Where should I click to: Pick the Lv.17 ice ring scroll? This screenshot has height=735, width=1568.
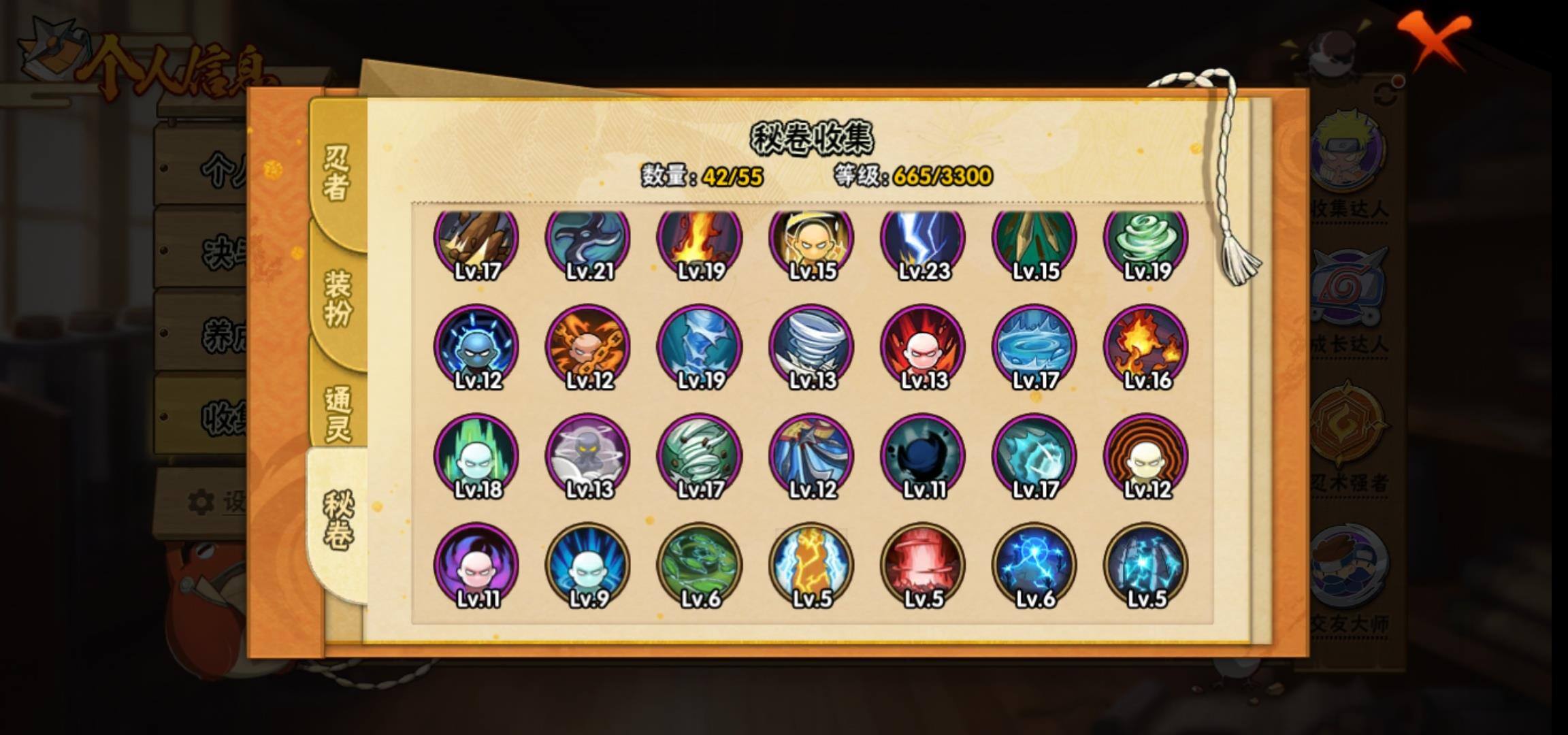click(1034, 347)
